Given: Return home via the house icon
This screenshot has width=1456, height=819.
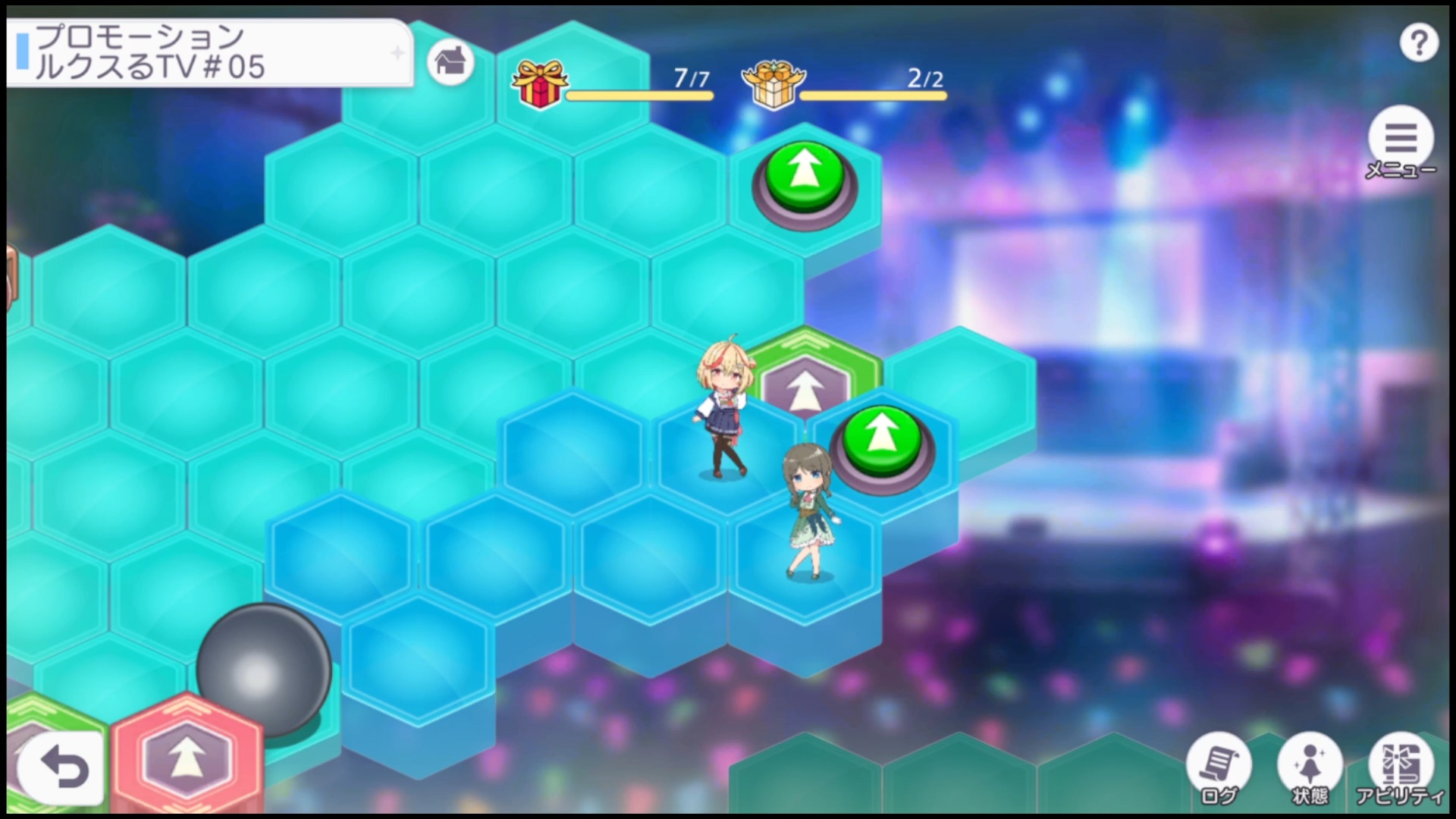Looking at the screenshot, I should tap(450, 61).
